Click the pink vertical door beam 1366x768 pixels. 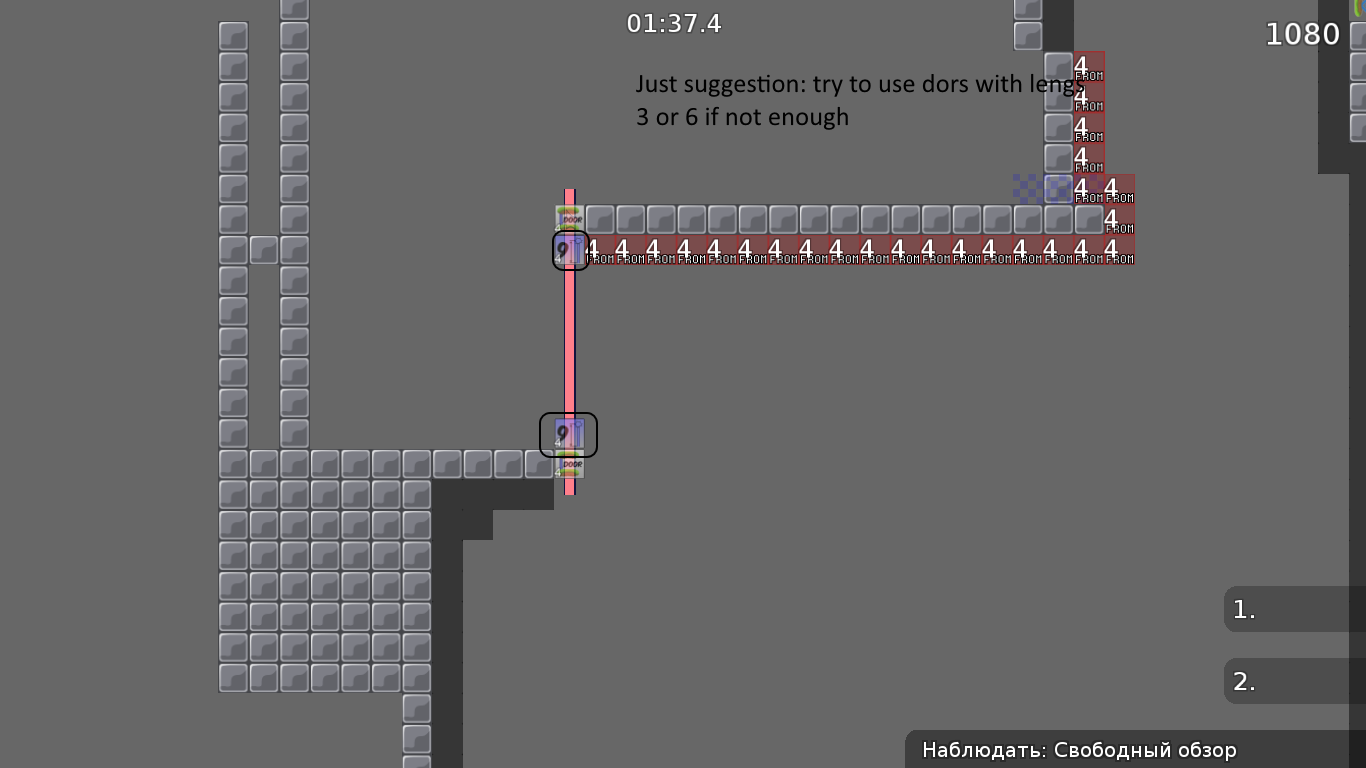coord(571,350)
